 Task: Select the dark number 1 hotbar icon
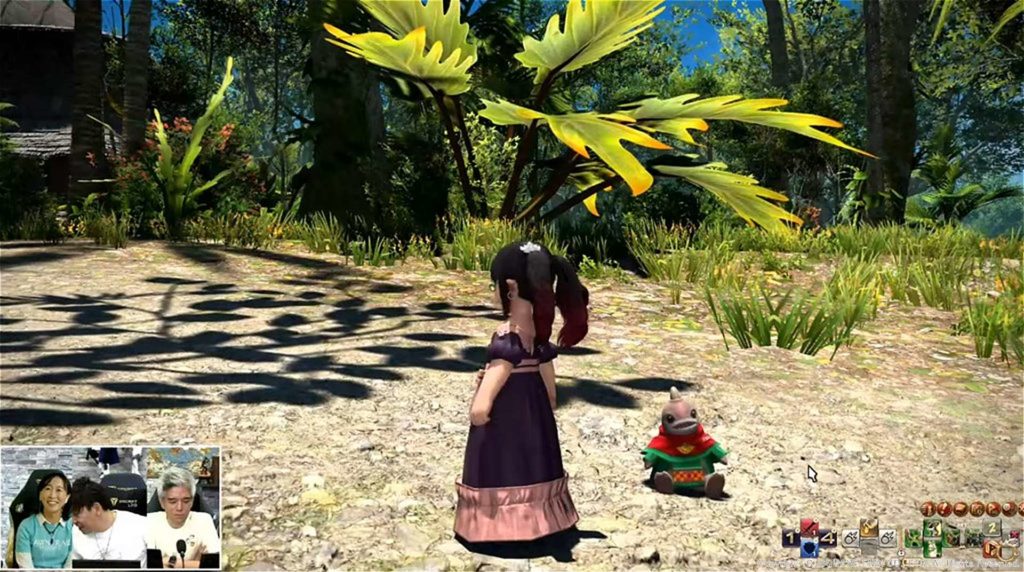(790, 538)
